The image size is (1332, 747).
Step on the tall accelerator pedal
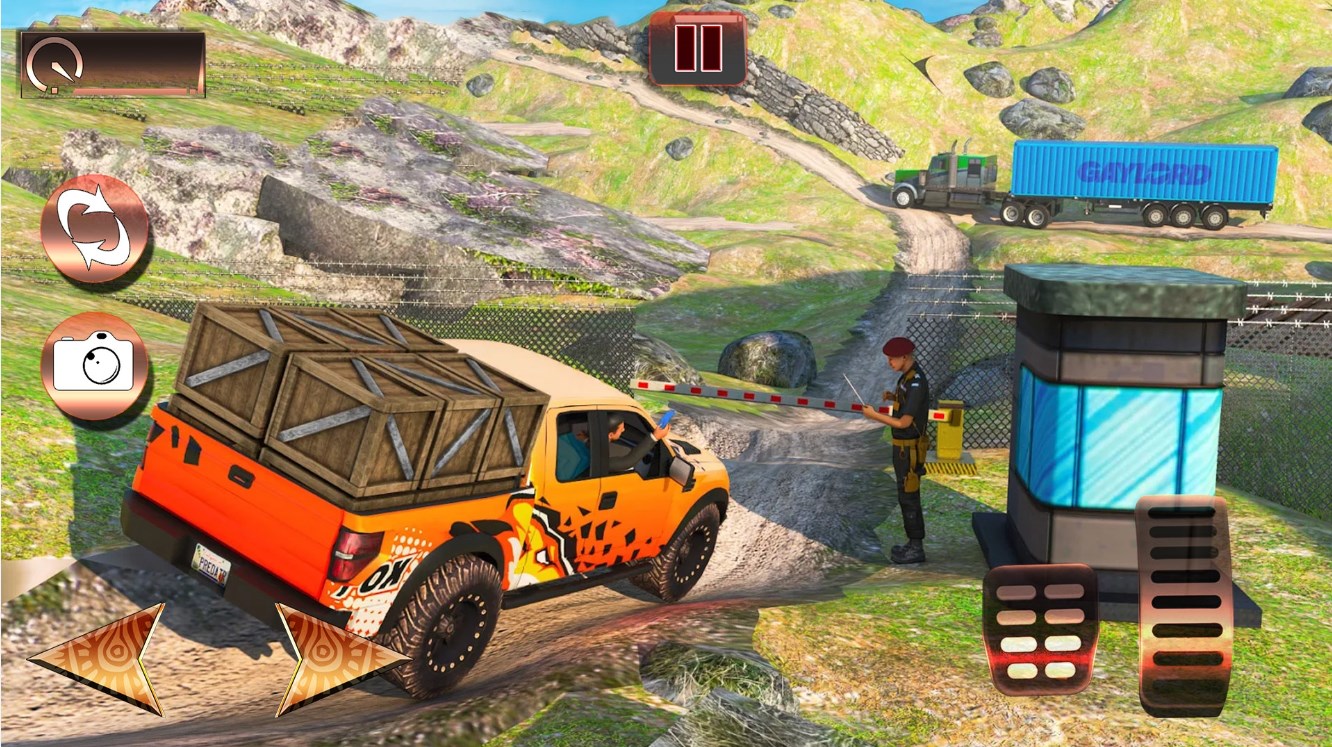coord(1184,603)
